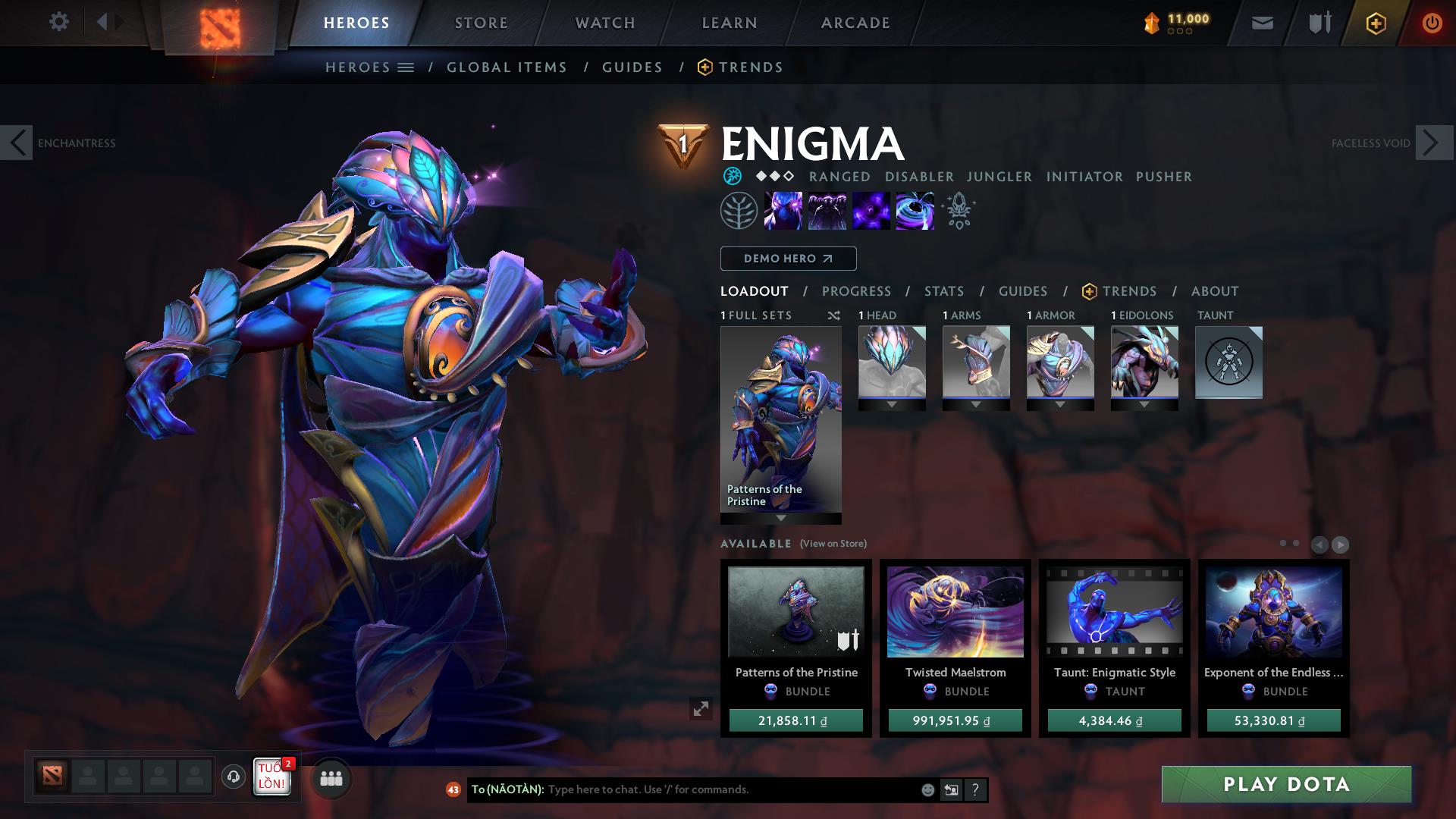Screen dimensions: 1456x819
Task: Open the hamburger menu next to Heroes
Action: 407,67
